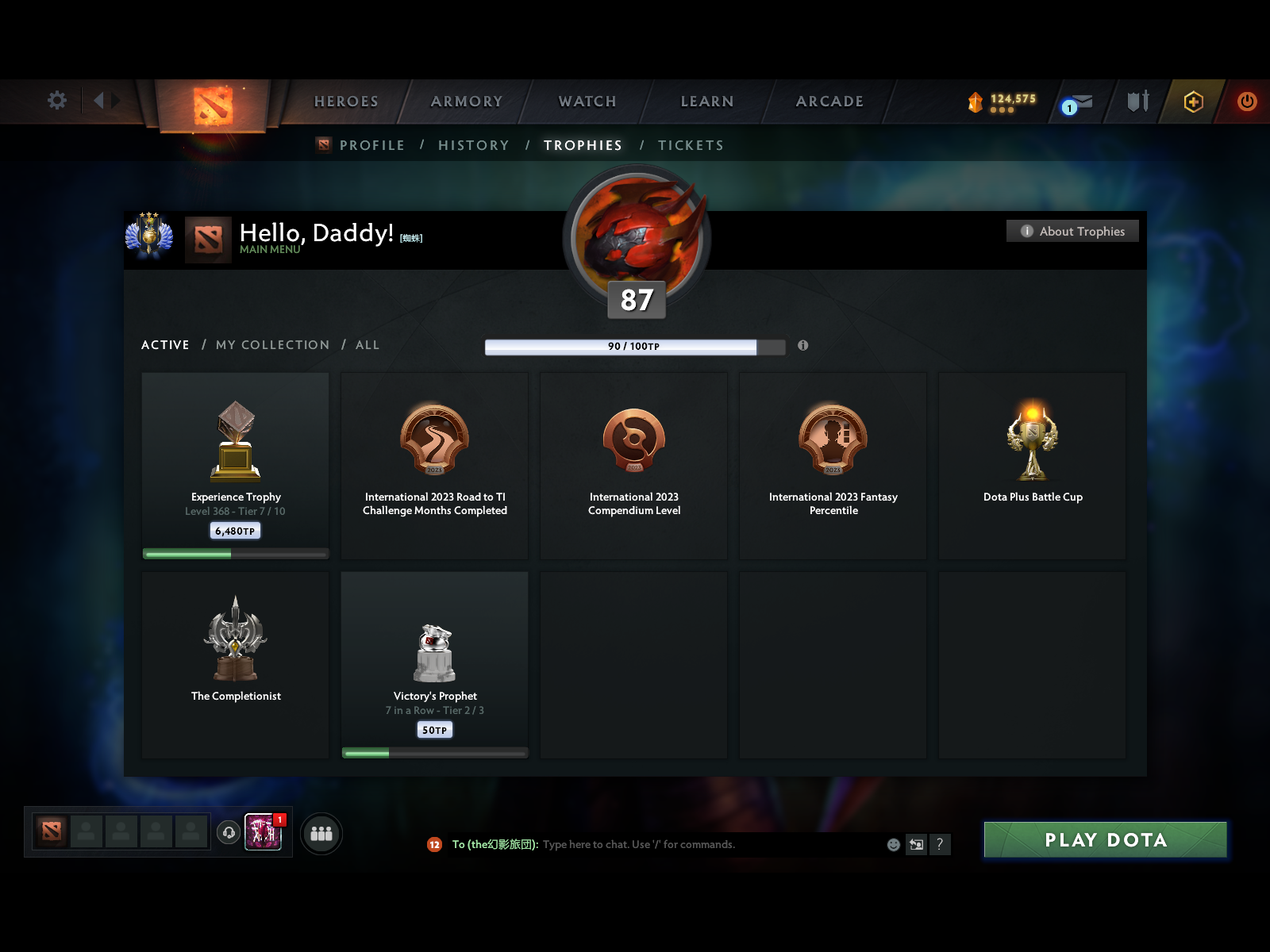The image size is (1270, 952).
Task: Select the MY COLLECTION filter link
Action: (x=272, y=345)
